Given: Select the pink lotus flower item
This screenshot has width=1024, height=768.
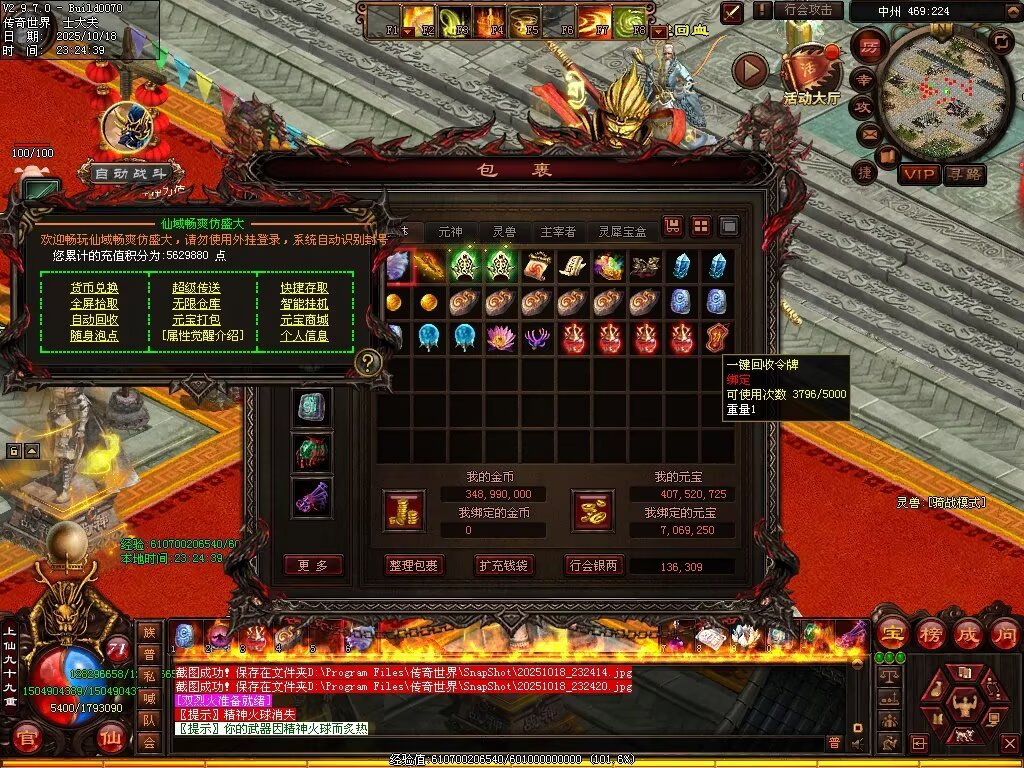Looking at the screenshot, I should click(500, 337).
